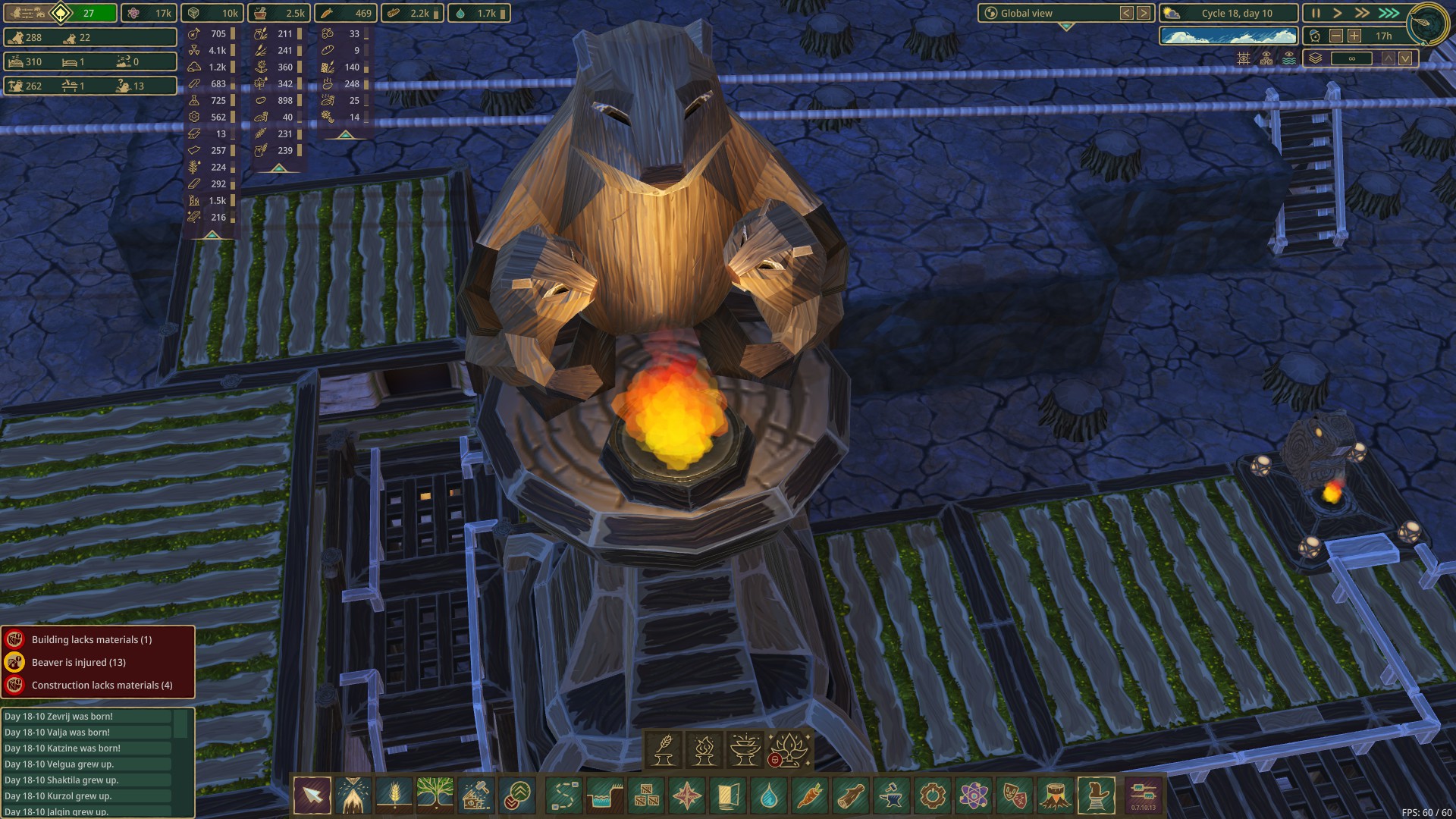Set game to double-arrow speed
The image size is (1456, 819).
click(x=1362, y=13)
